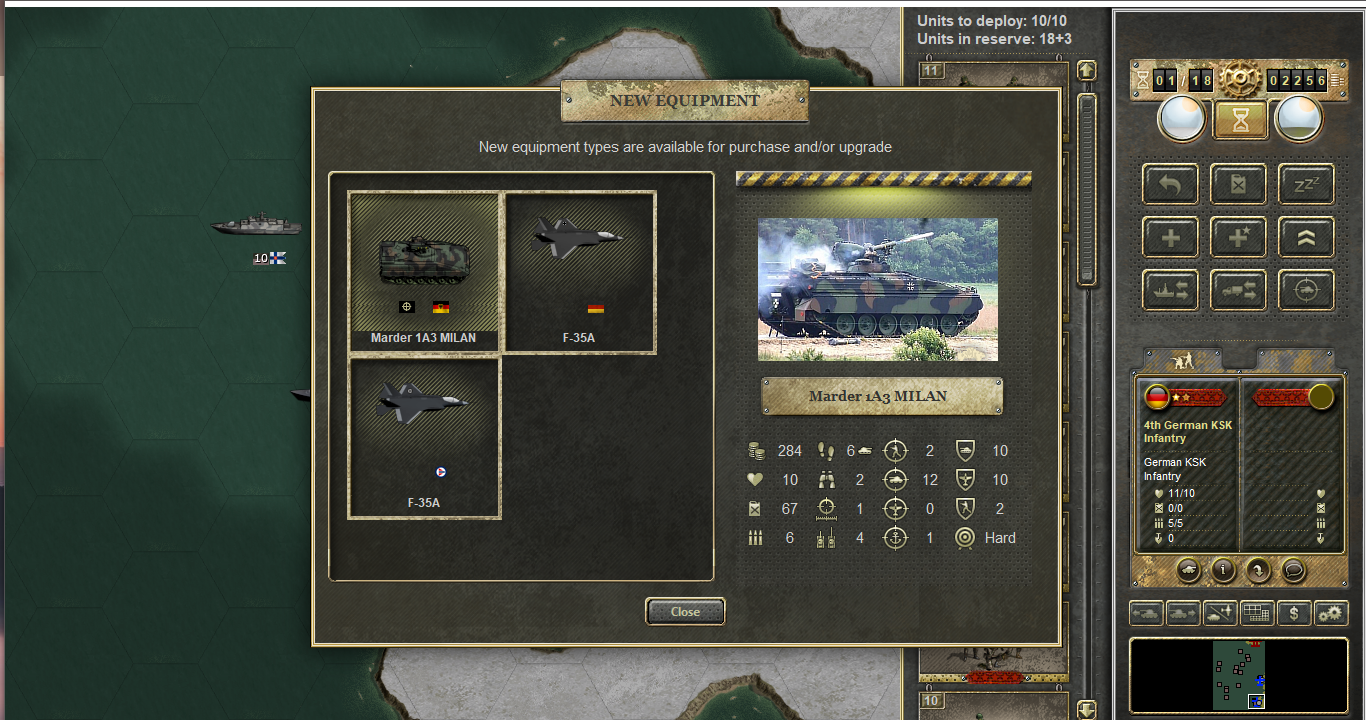1366x720 pixels.
Task: Pick the F-35A tile with roundel emblem
Action: point(424,437)
